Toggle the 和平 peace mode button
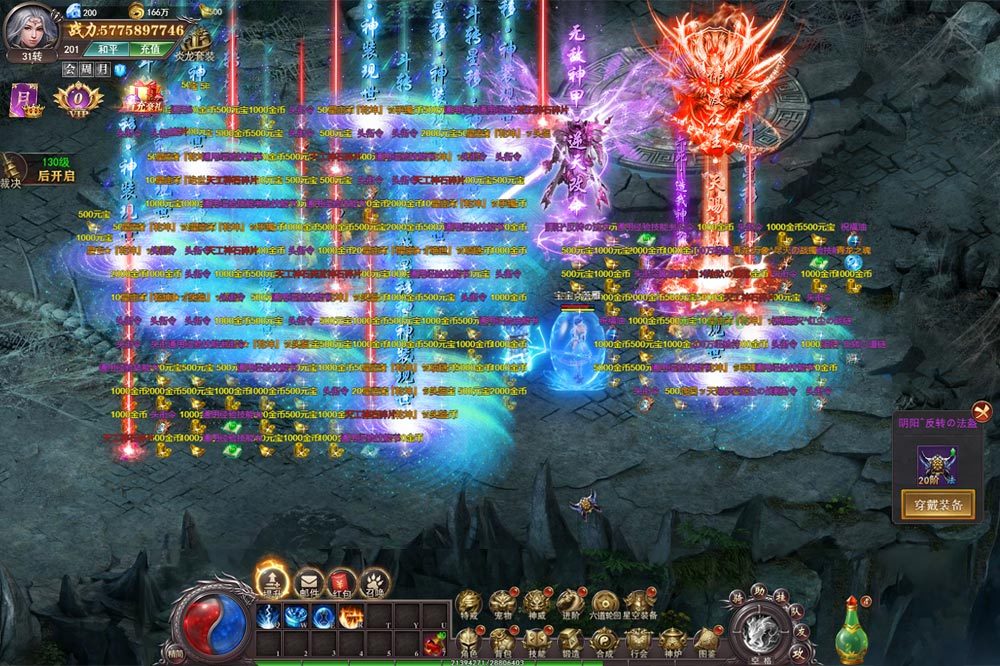The width and height of the screenshot is (1000, 666). pos(104,49)
